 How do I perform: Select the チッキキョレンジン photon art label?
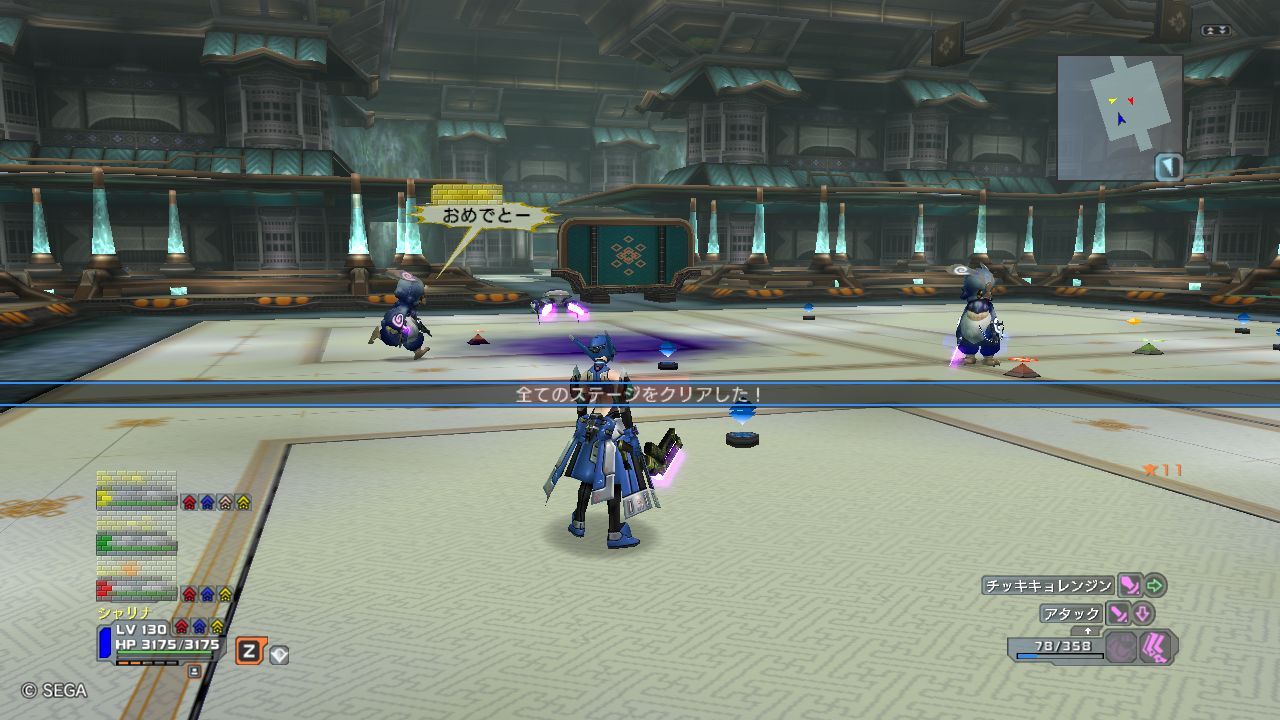pyautogui.click(x=1048, y=586)
